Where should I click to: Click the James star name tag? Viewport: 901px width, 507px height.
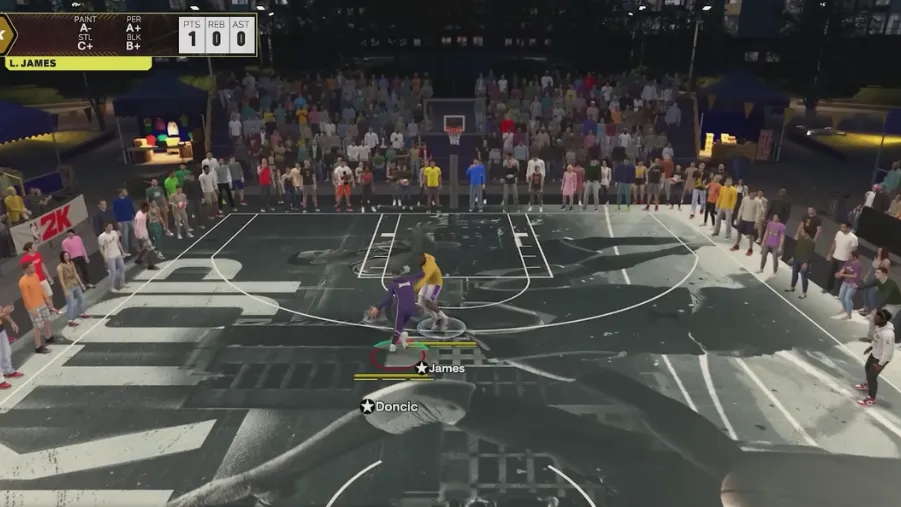click(x=440, y=368)
